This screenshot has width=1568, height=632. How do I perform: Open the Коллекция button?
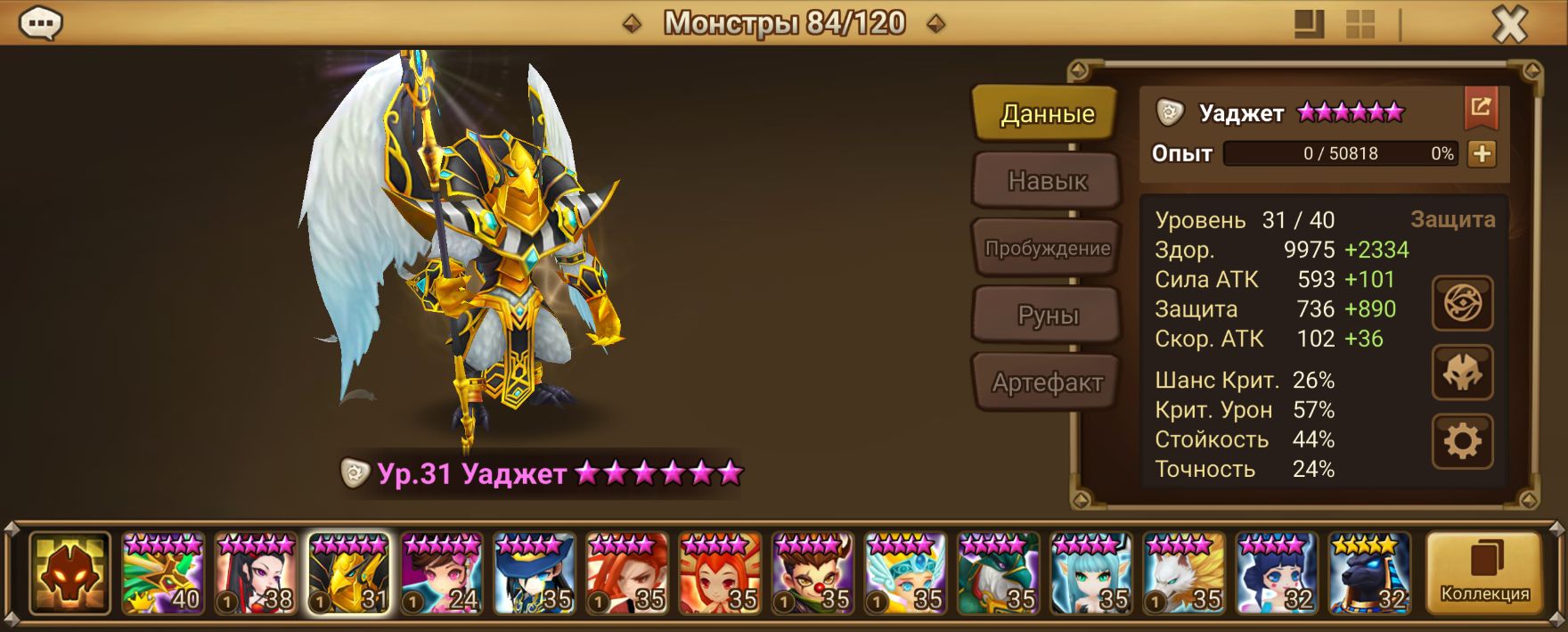pos(1484,574)
